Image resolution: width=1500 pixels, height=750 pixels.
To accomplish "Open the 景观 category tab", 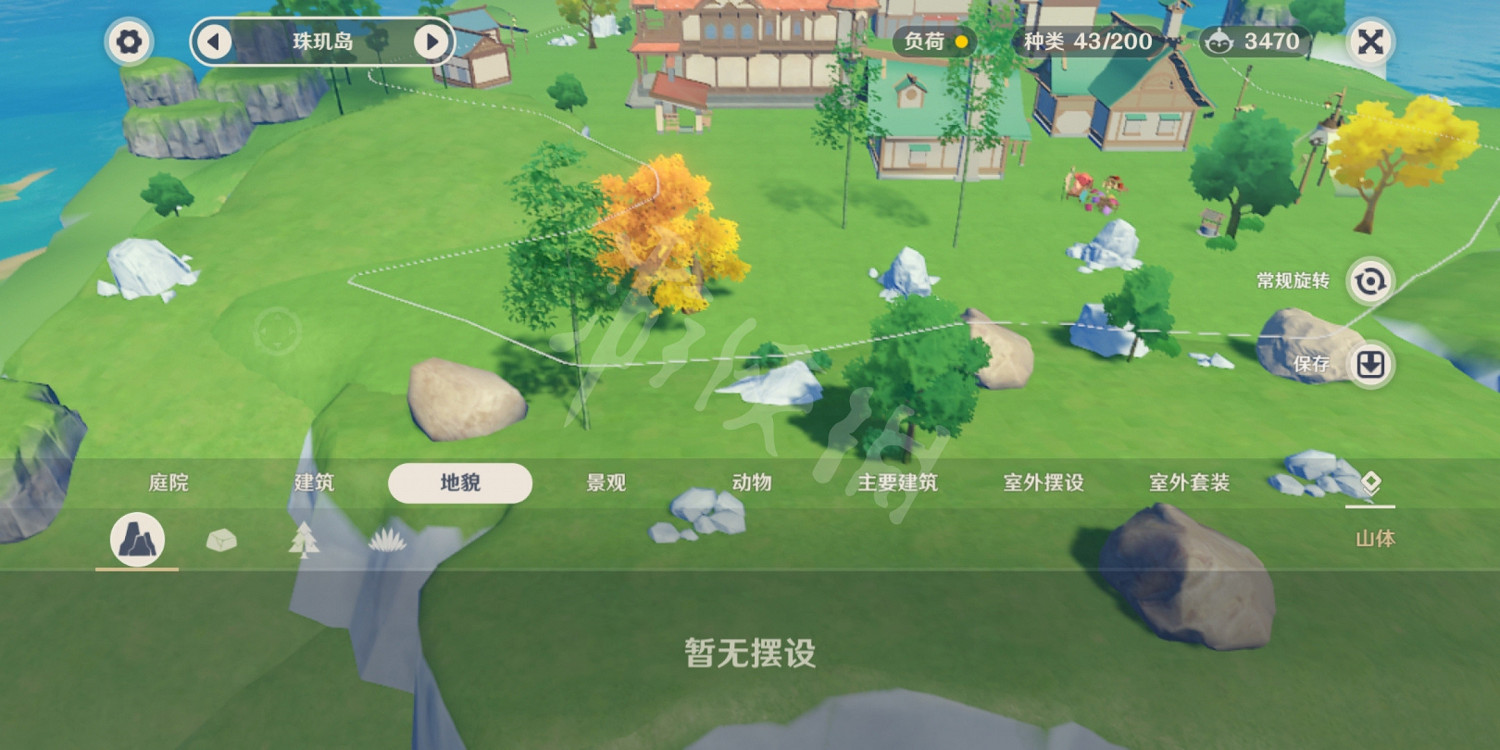I will [606, 482].
